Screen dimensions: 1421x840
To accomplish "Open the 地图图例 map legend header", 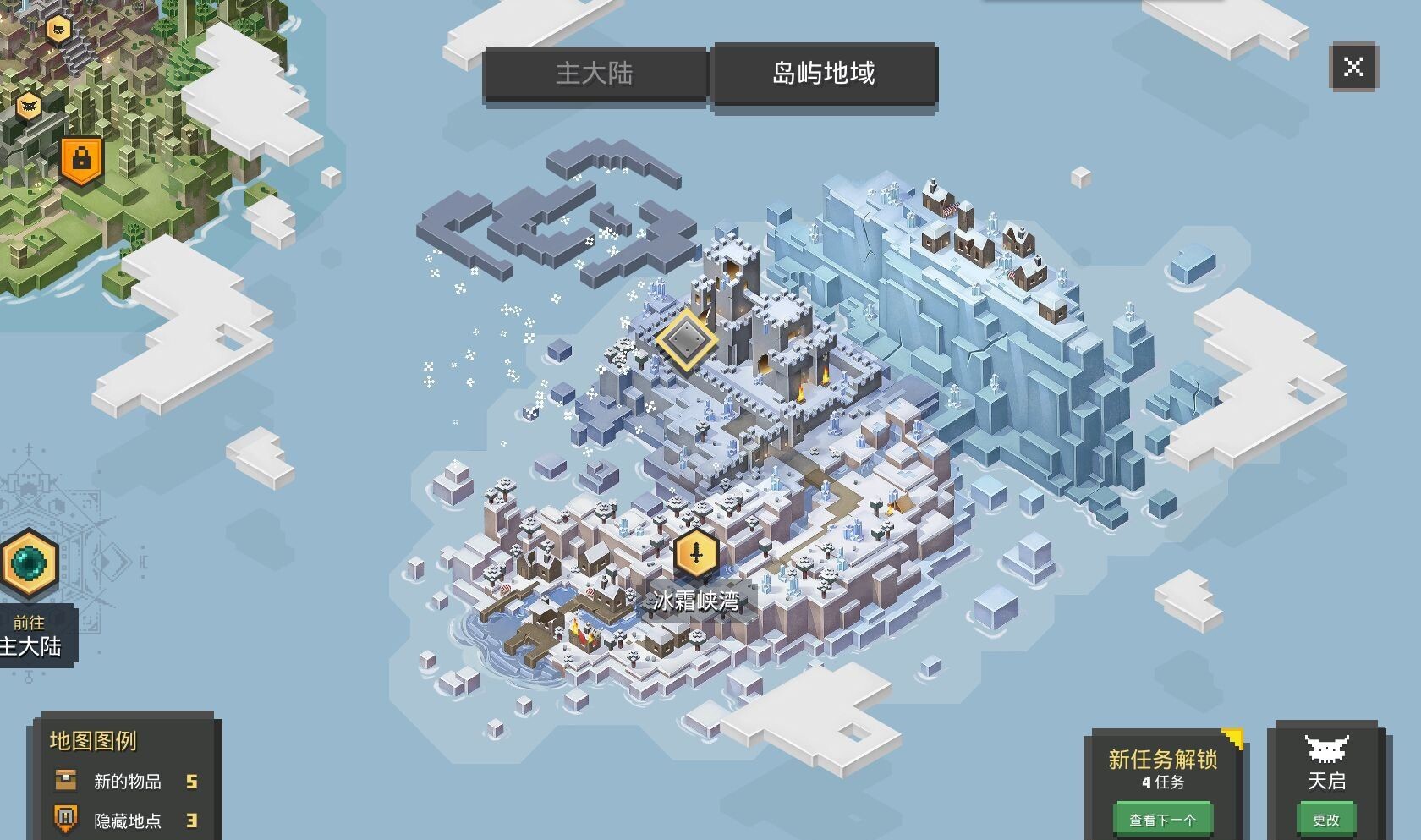I will [x=93, y=741].
